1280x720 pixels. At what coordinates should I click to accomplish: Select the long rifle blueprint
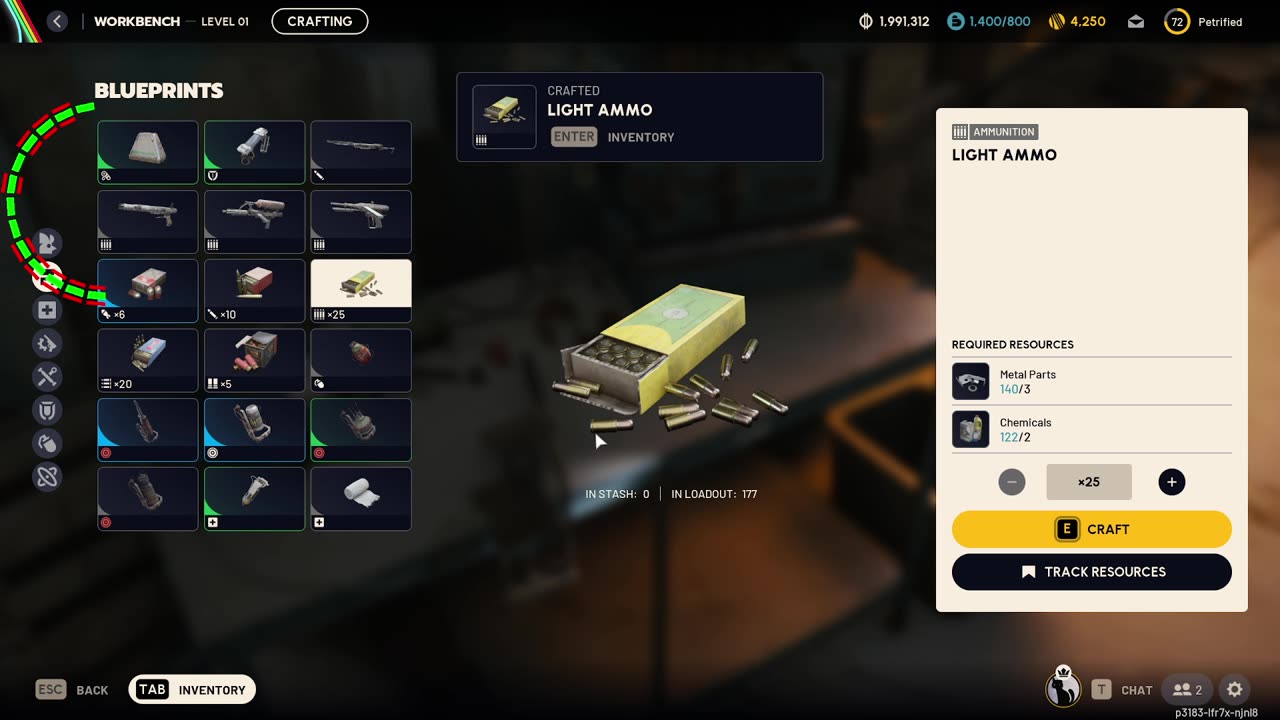pyautogui.click(x=361, y=152)
